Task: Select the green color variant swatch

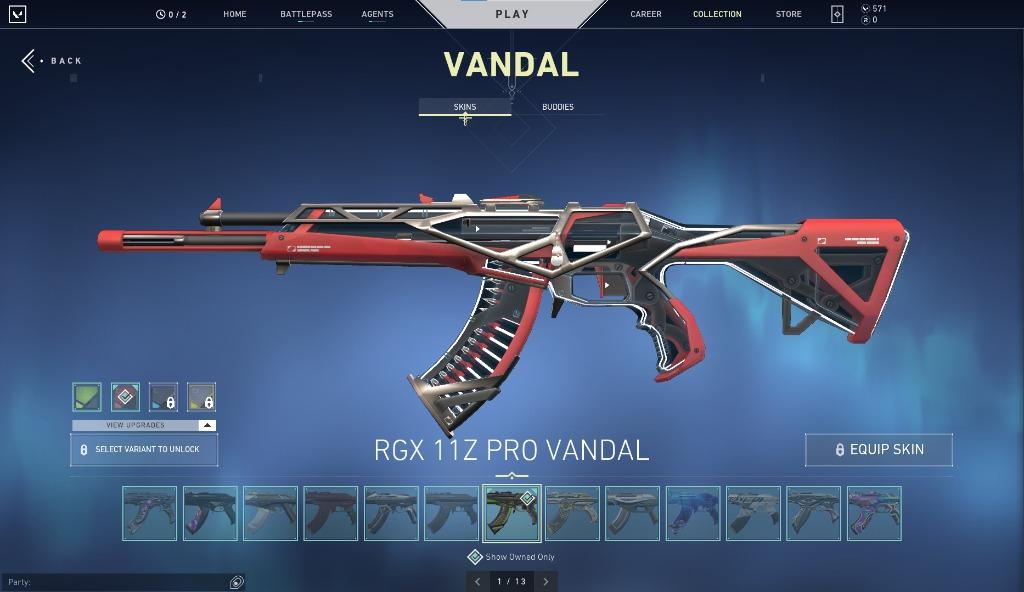Action: pos(87,397)
